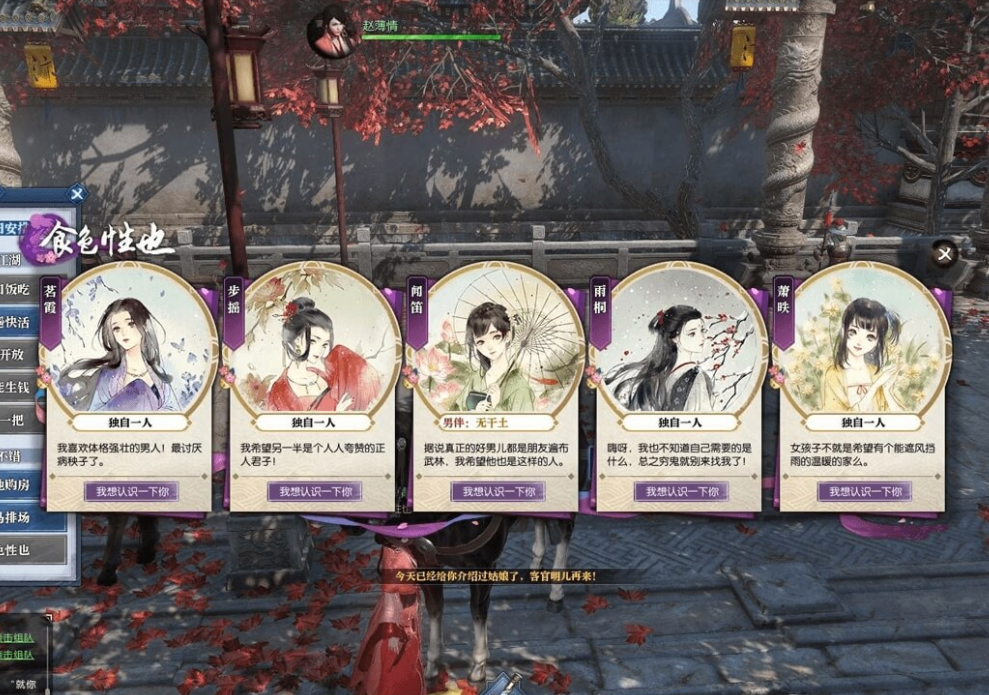This screenshot has width=989, height=695.
Task: Close the left side menu panel
Action: 77,194
